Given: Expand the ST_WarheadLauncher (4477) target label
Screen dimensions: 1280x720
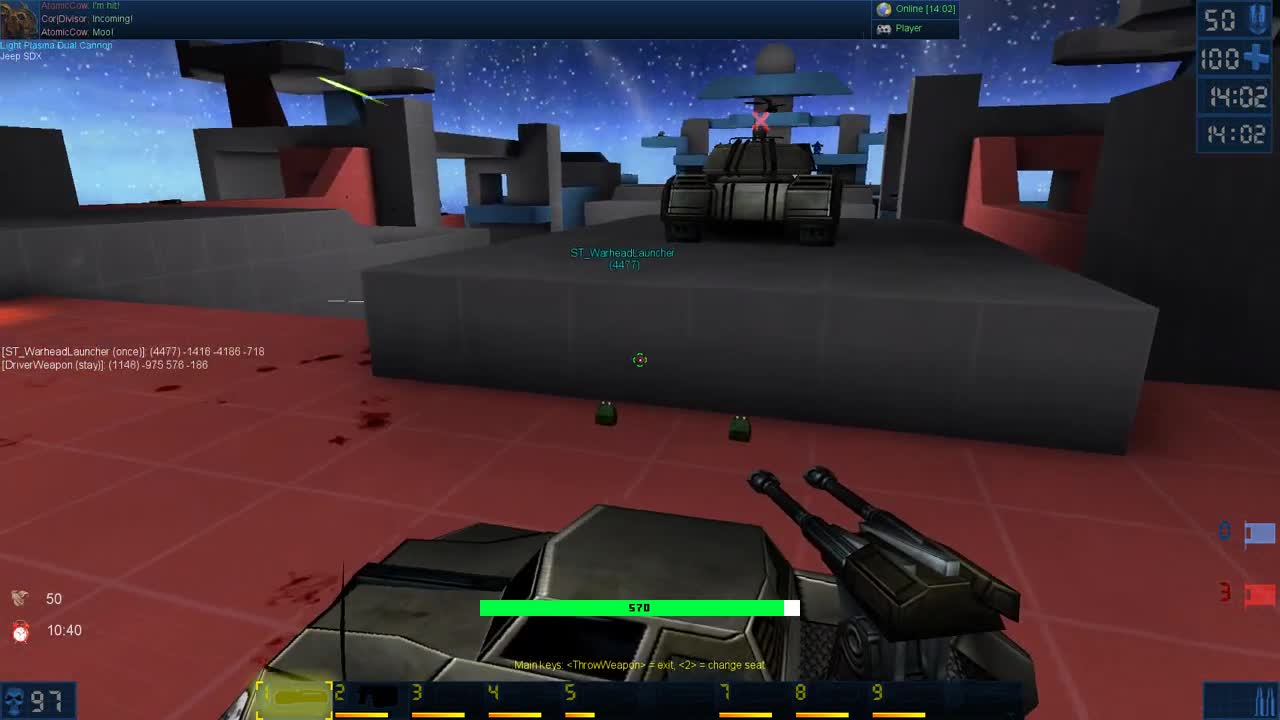Looking at the screenshot, I should [624, 258].
